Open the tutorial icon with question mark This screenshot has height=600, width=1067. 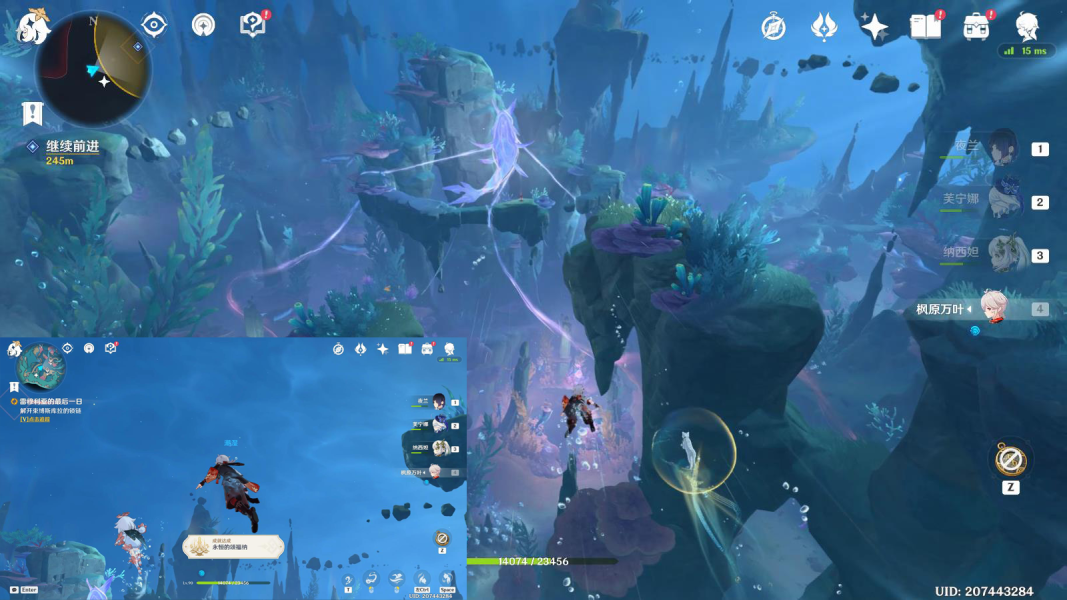[253, 25]
